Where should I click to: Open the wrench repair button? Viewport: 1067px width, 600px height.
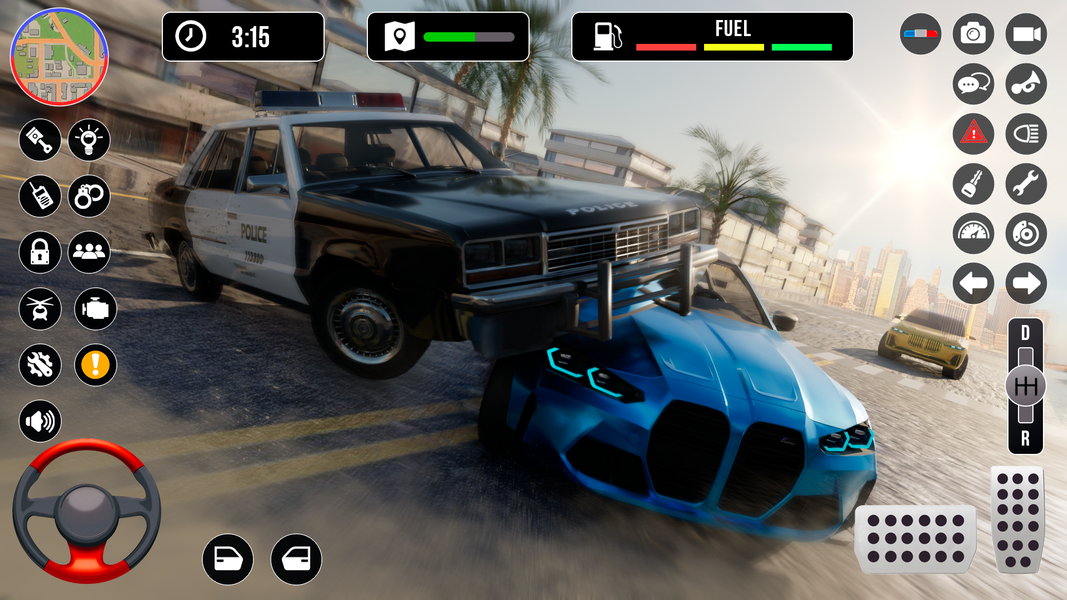pos(1026,183)
